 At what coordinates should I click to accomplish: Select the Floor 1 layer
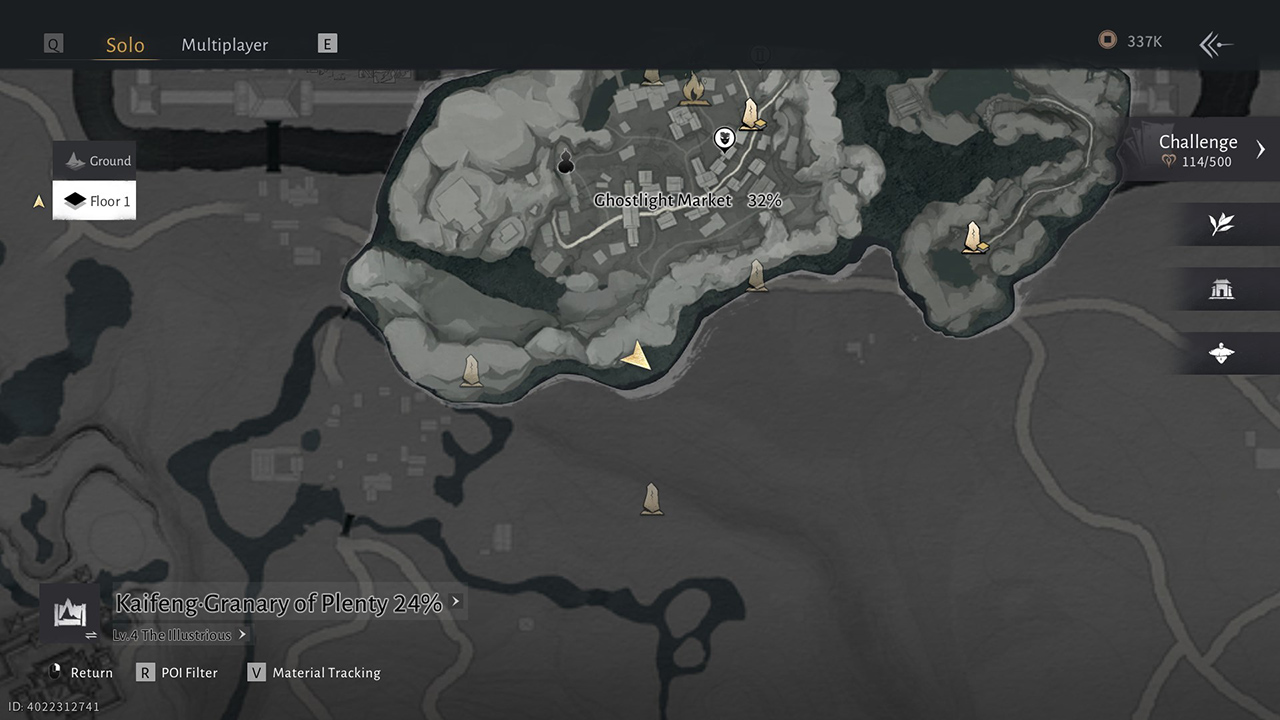(97, 201)
